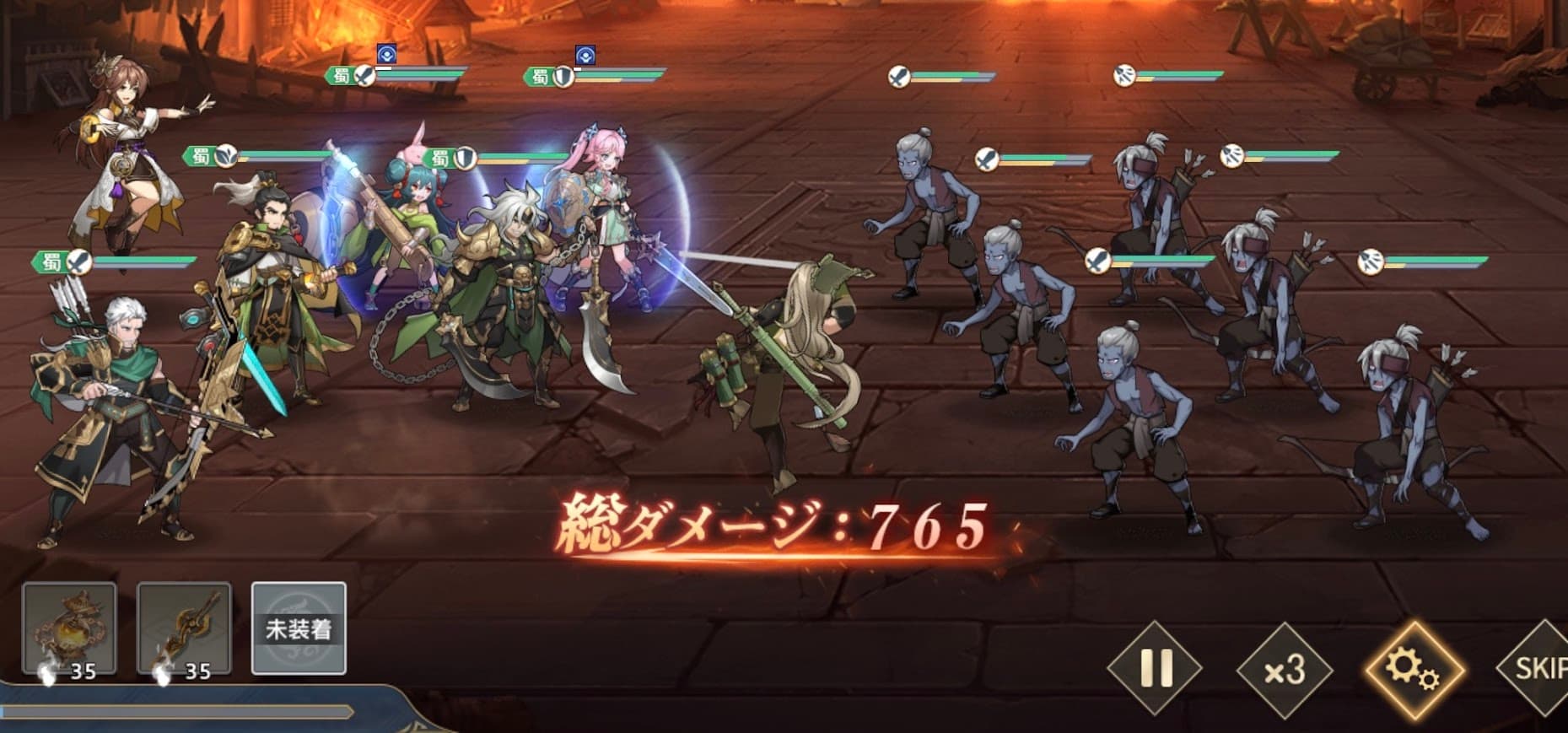The height and width of the screenshot is (733, 1568).
Task: Pause the battle
Action: (x=1155, y=669)
